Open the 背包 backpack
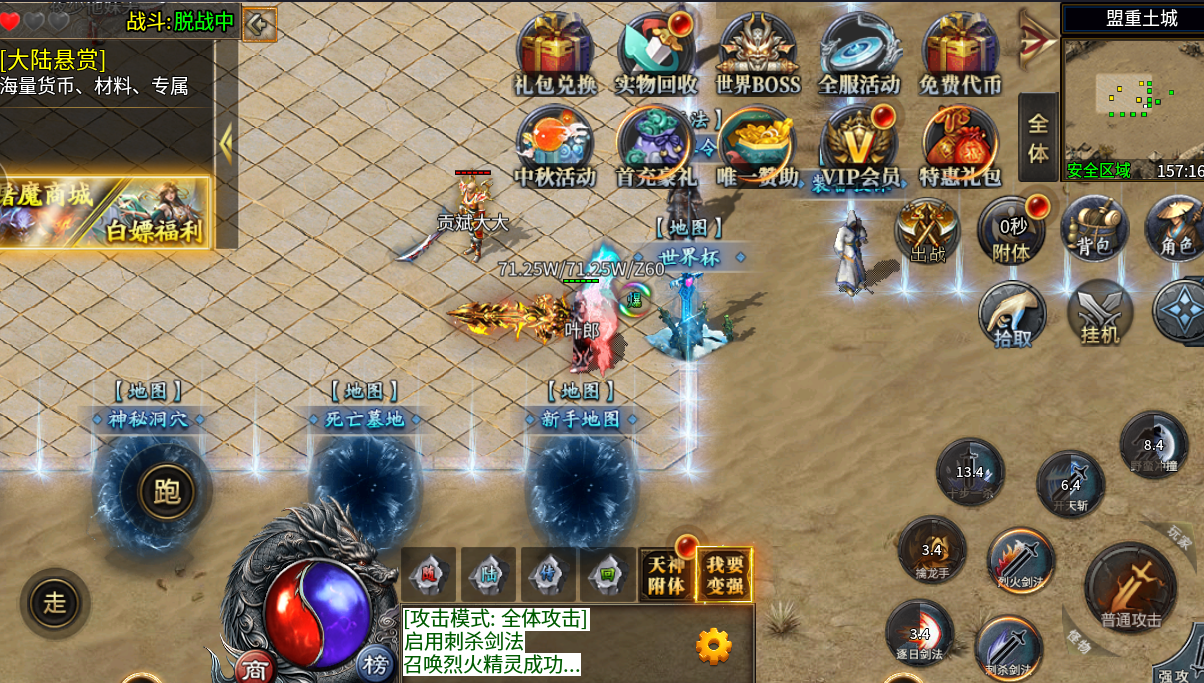1204x683 pixels. (x=1094, y=230)
